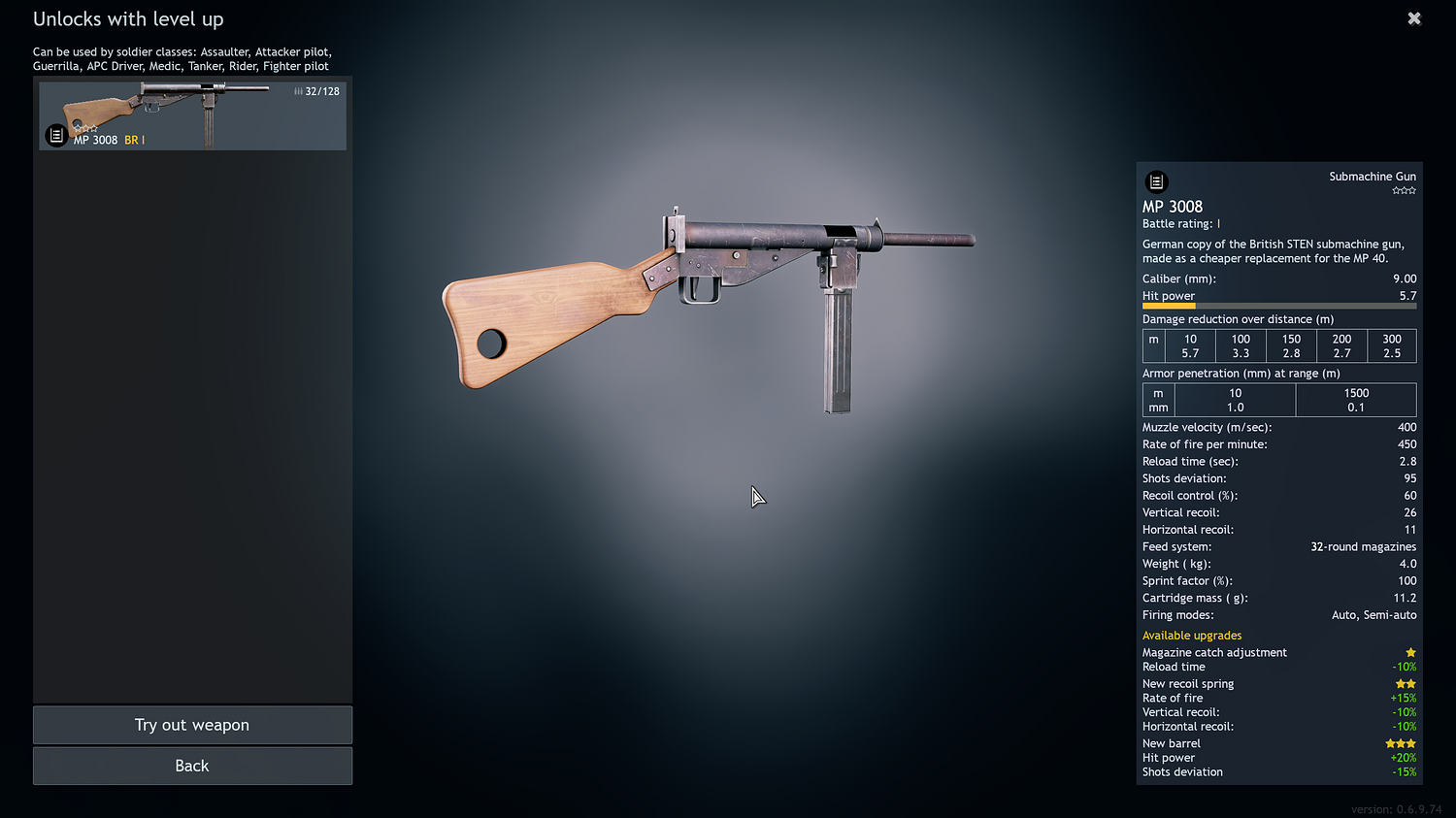Click the Hit power progress bar
Viewport: 1456px width, 818px height.
(1279, 306)
